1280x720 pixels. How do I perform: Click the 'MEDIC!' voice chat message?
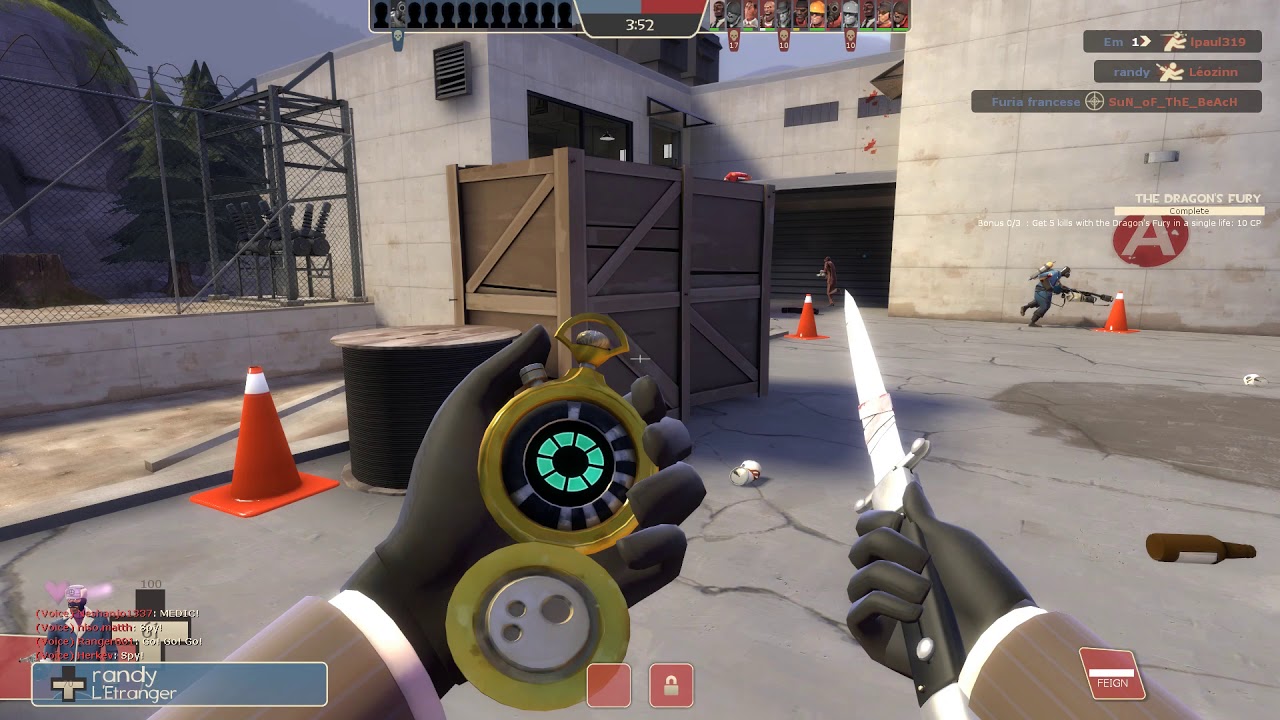[x=118, y=613]
